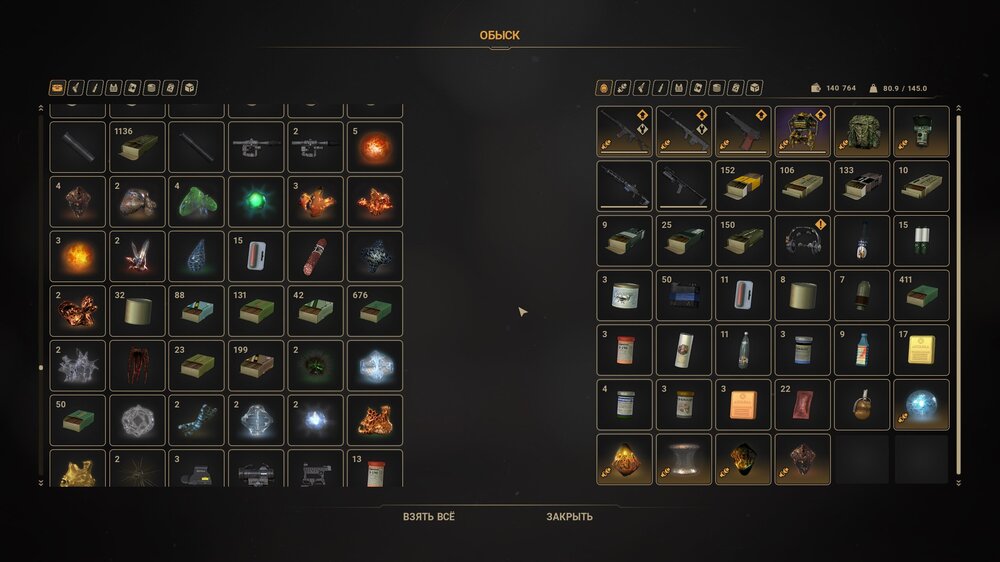Select the green backpack in player inventory
Image resolution: width=1000 pixels, height=562 pixels.
click(862, 132)
